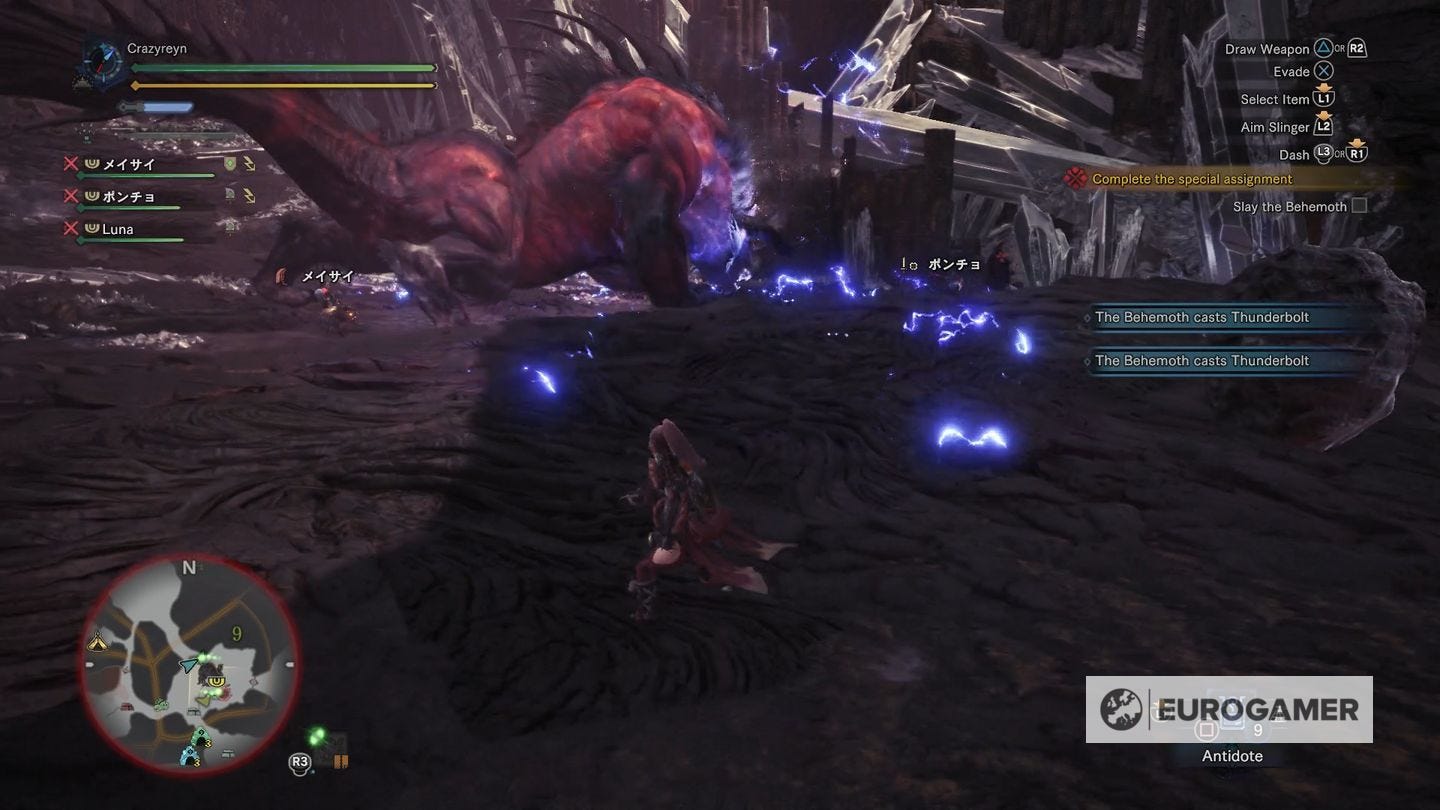Toggle the red X beside ポンチョ
Image resolution: width=1440 pixels, height=810 pixels.
(x=73, y=196)
